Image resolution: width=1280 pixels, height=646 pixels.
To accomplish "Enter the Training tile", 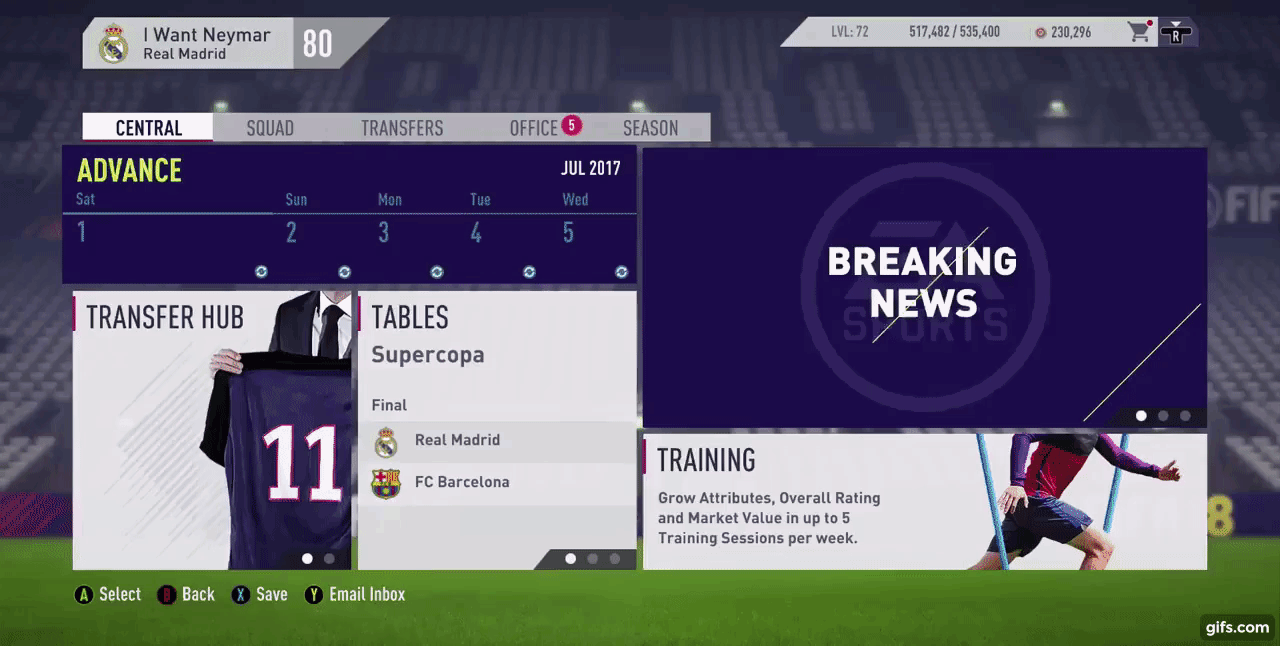I will tap(924, 501).
